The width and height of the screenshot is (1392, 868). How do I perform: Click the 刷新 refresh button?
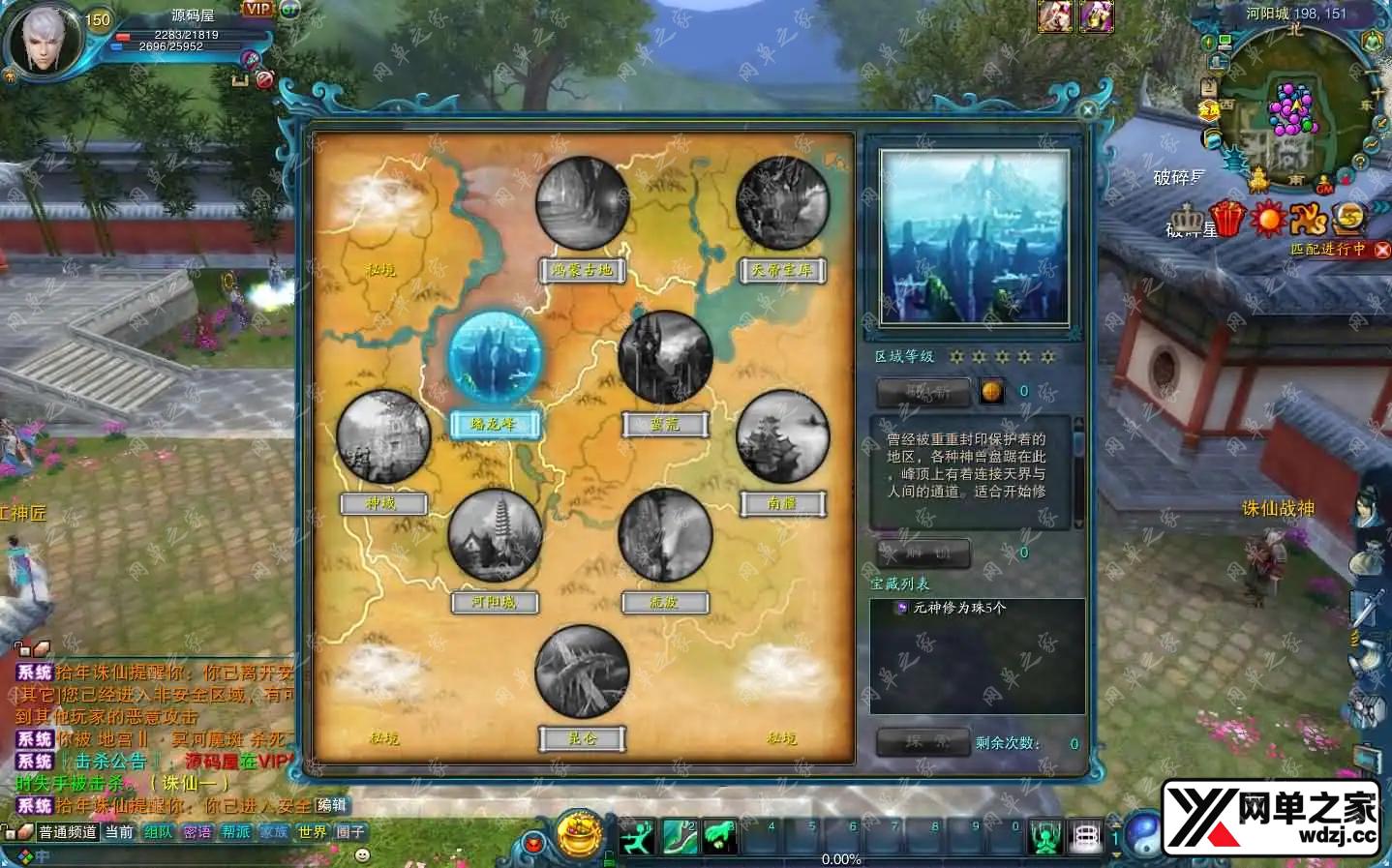pos(923,392)
